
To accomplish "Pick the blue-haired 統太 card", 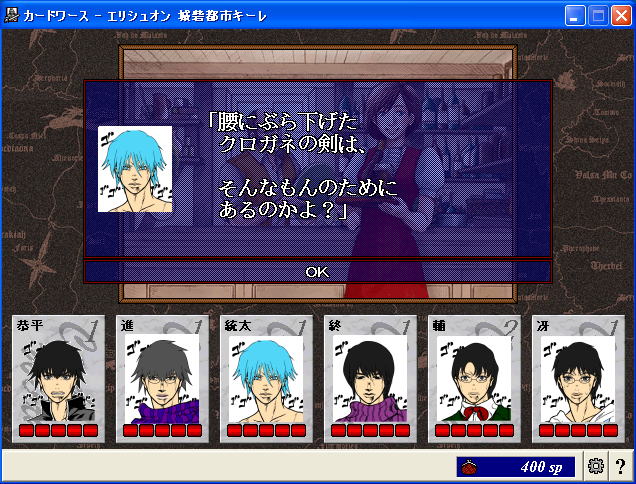I will [264, 378].
